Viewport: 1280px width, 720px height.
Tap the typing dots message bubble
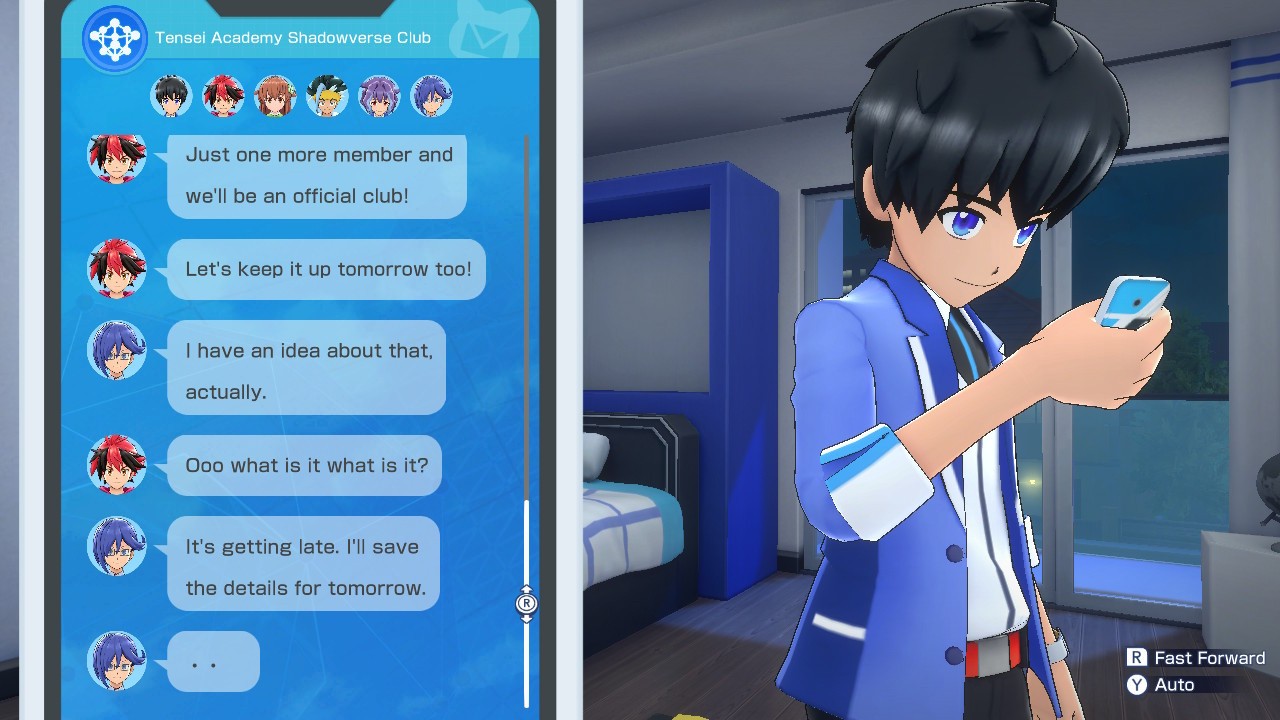pos(213,661)
